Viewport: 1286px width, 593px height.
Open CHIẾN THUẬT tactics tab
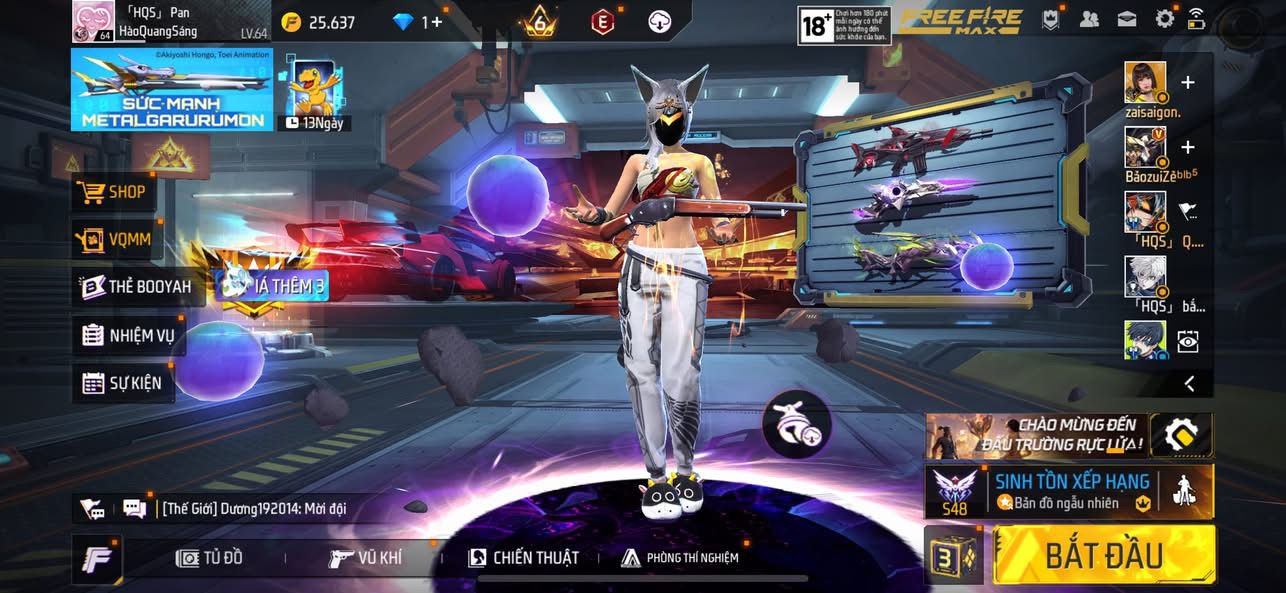coord(523,558)
